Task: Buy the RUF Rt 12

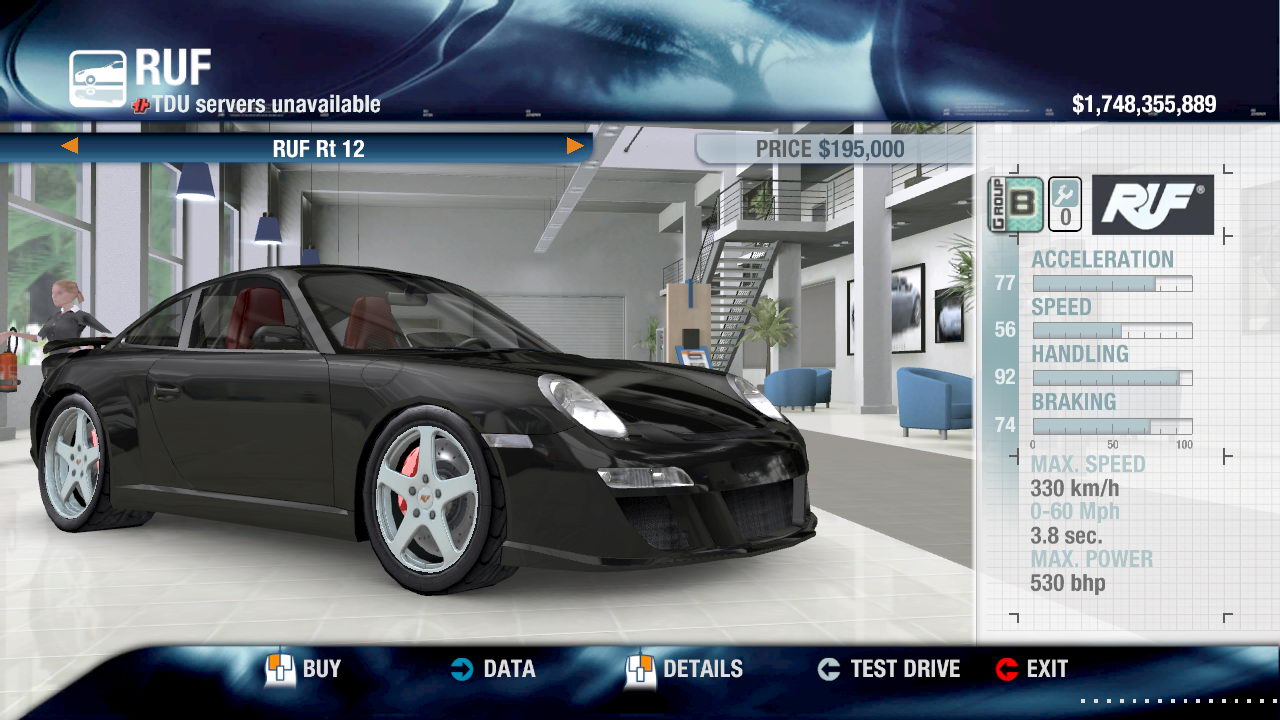Action: (303, 669)
